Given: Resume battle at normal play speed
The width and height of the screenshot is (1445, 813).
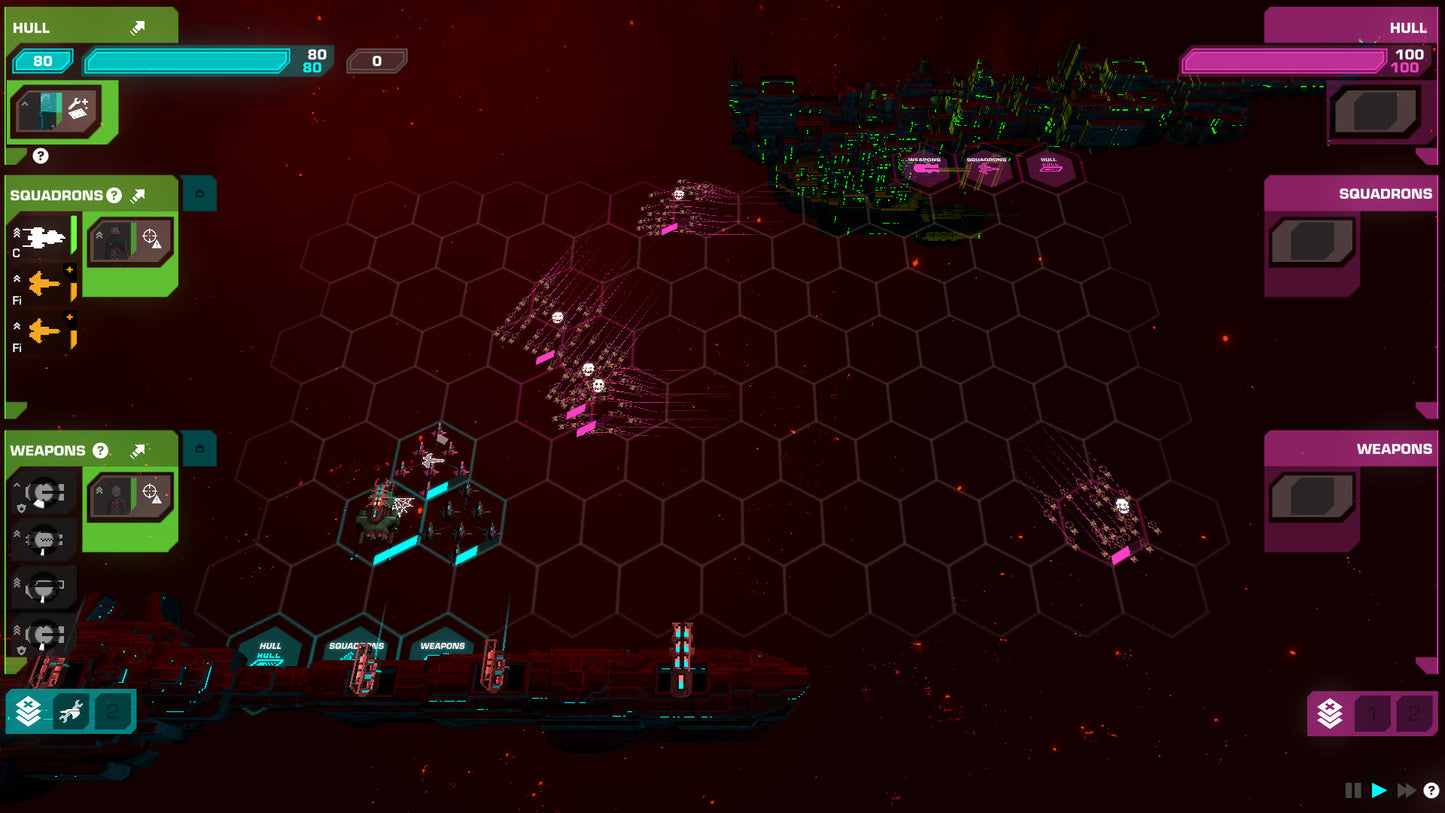Looking at the screenshot, I should (x=1380, y=791).
